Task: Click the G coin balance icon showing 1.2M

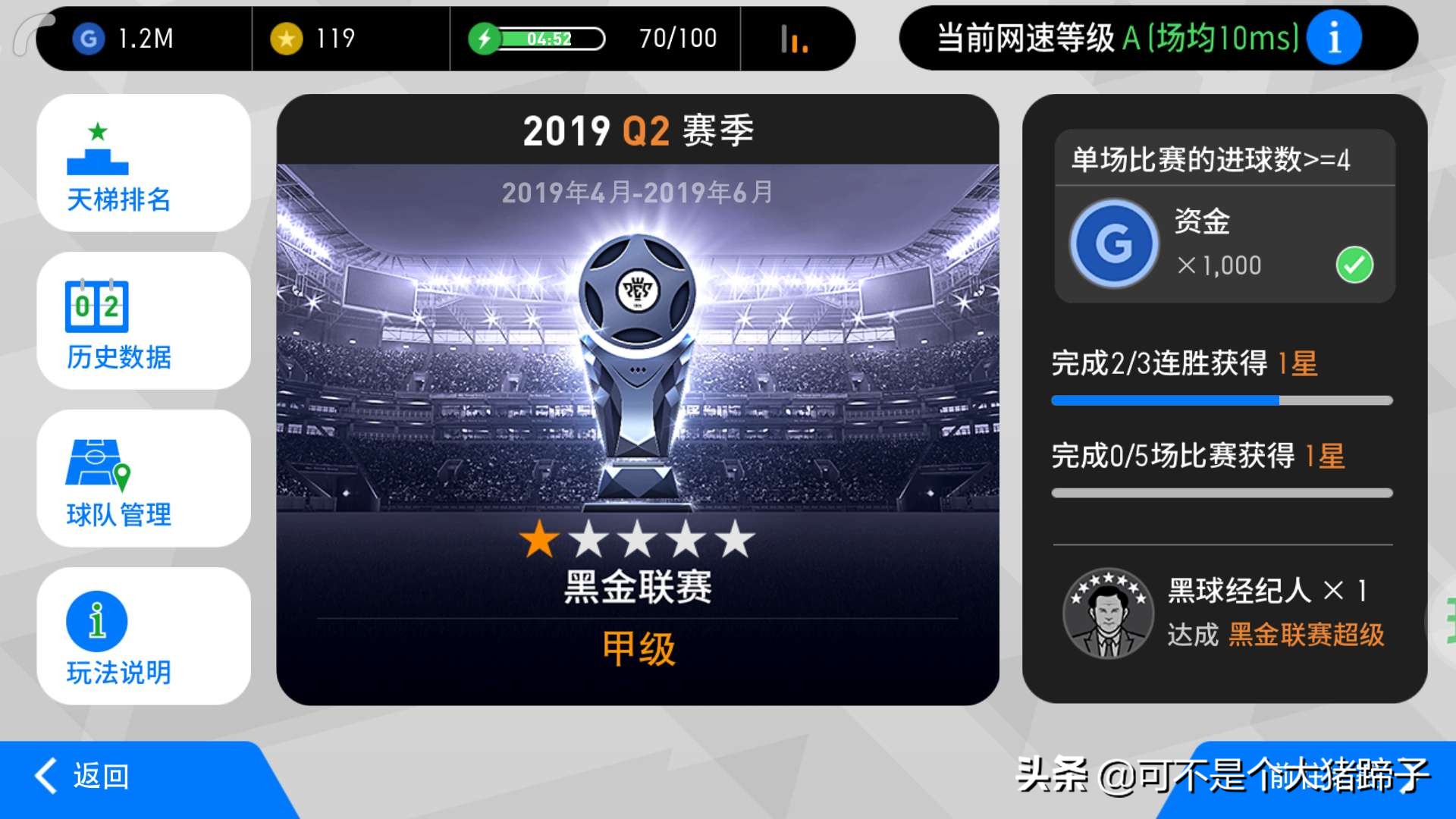Action: [x=89, y=38]
